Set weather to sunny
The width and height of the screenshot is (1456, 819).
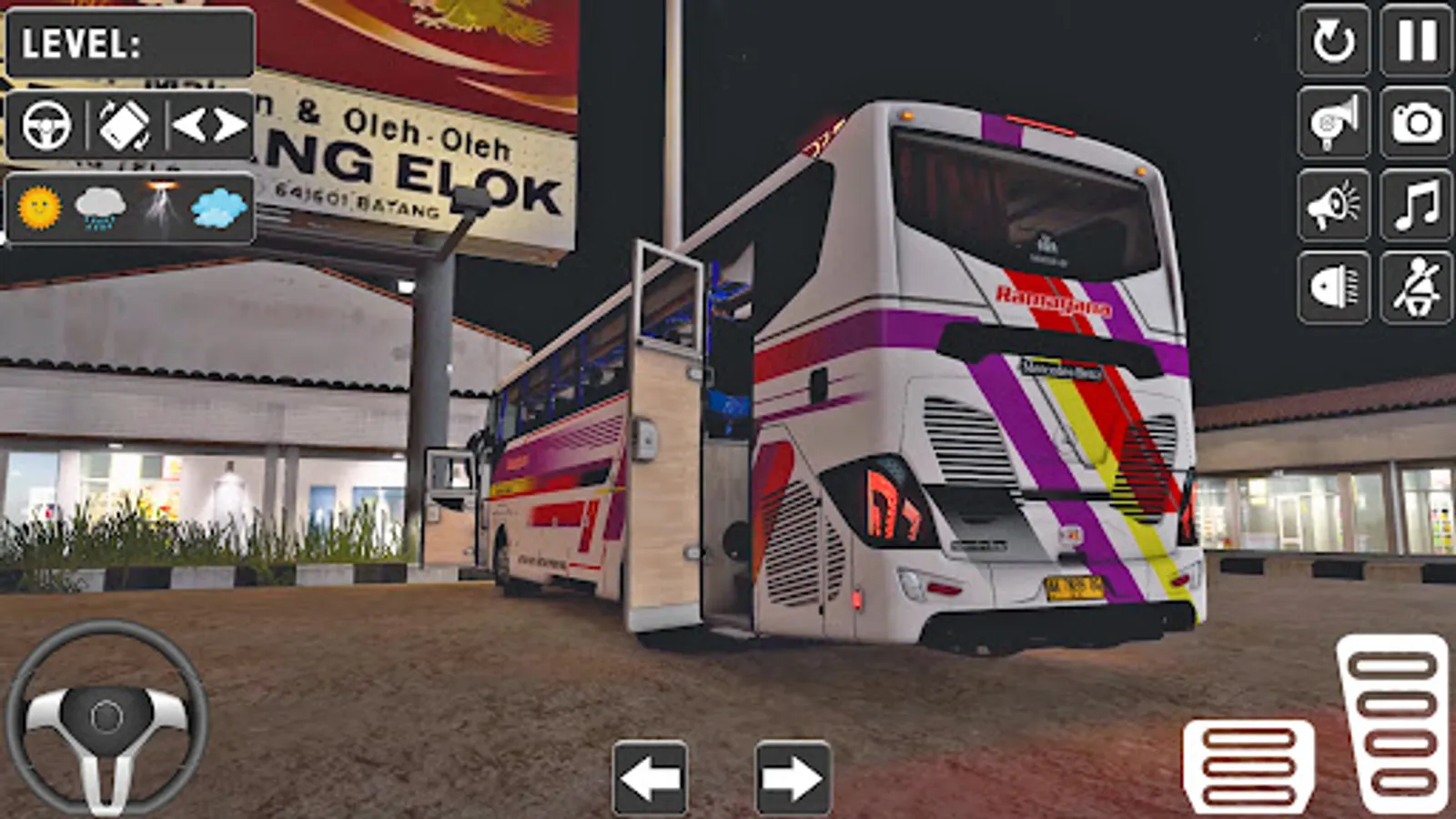tap(38, 207)
